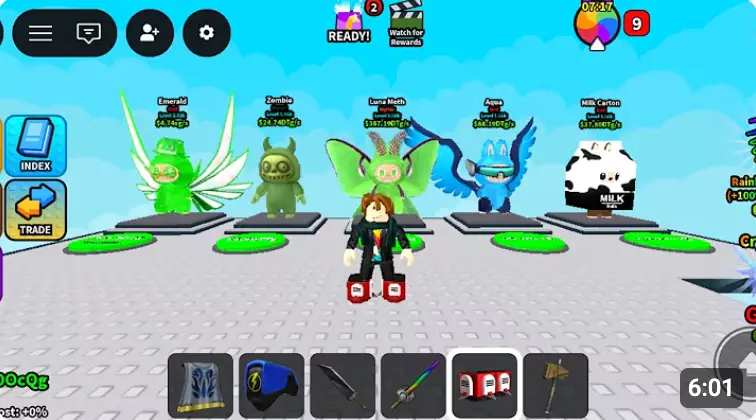This screenshot has width=756, height=420.
Task: Equip the blue lightning bolt item
Action: 271,386
